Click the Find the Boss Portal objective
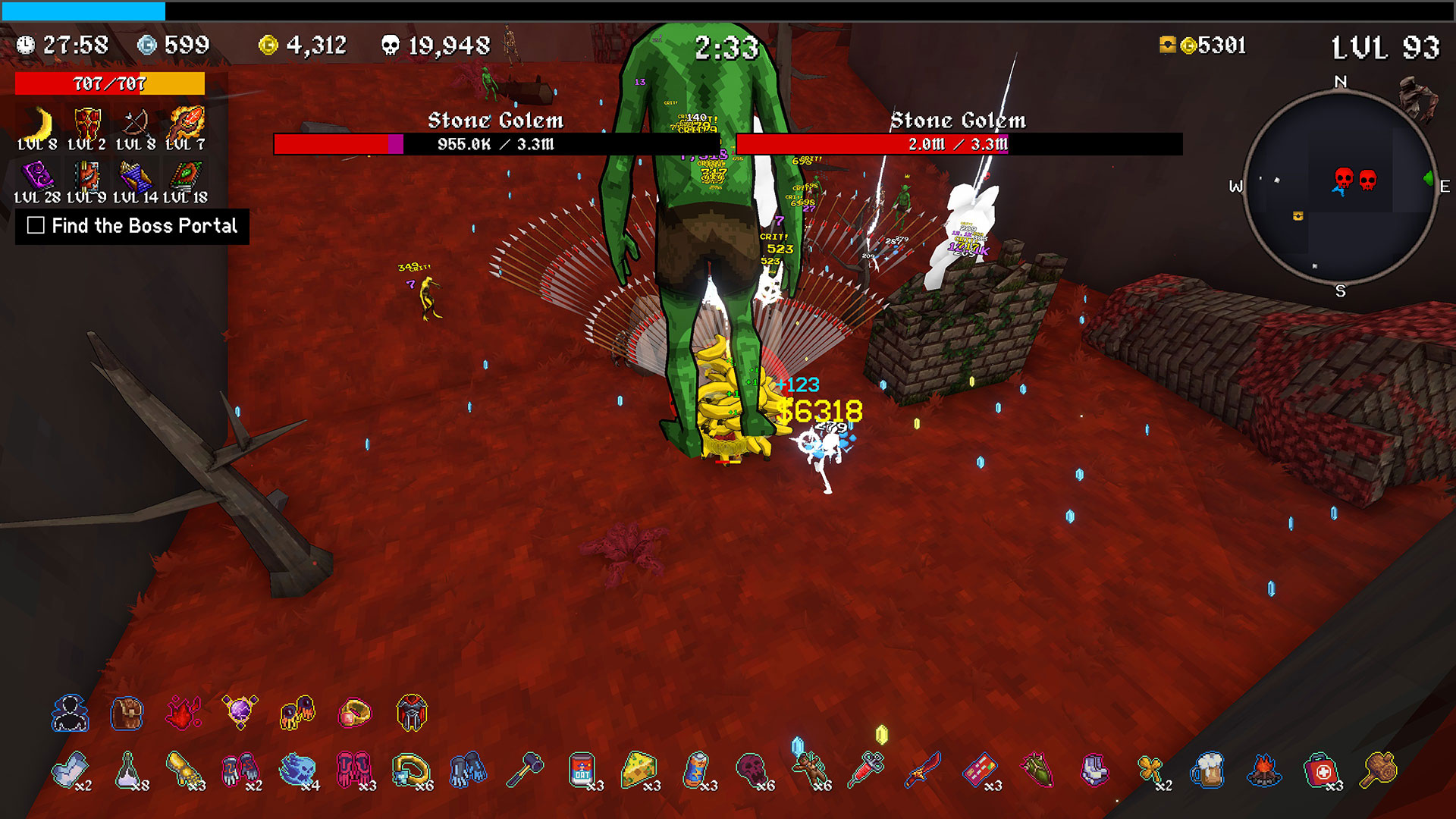Screen dimensions: 1456x819 coord(133,226)
